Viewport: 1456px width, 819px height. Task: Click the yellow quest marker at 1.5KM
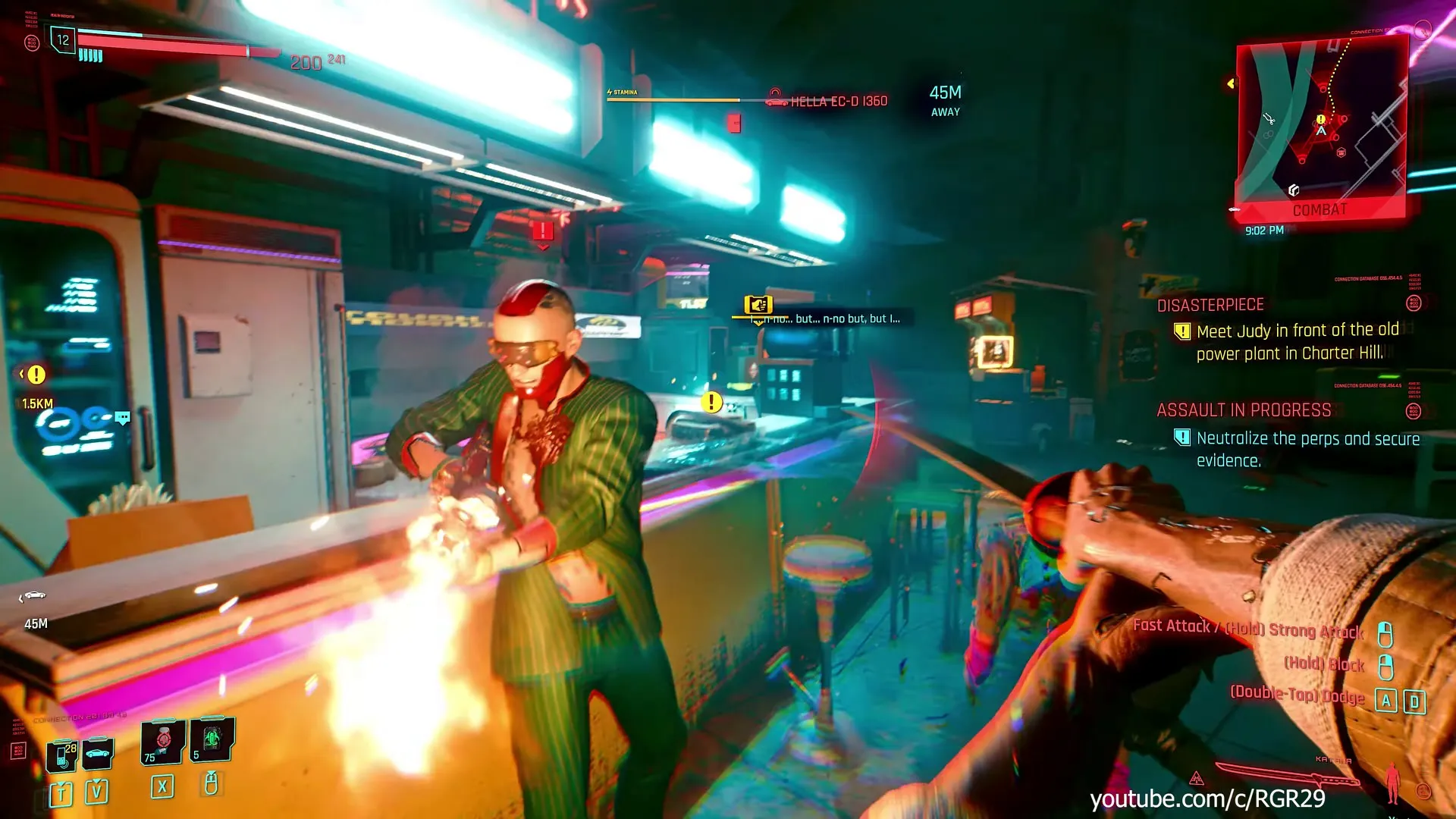point(36,375)
